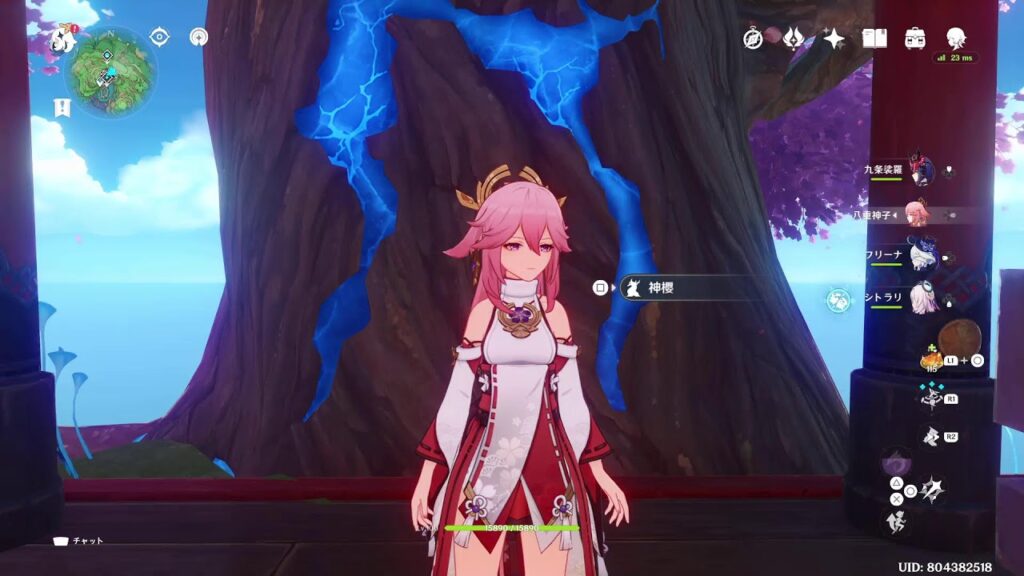
Task: Open the Paimon menu icon
Action: click(65, 39)
